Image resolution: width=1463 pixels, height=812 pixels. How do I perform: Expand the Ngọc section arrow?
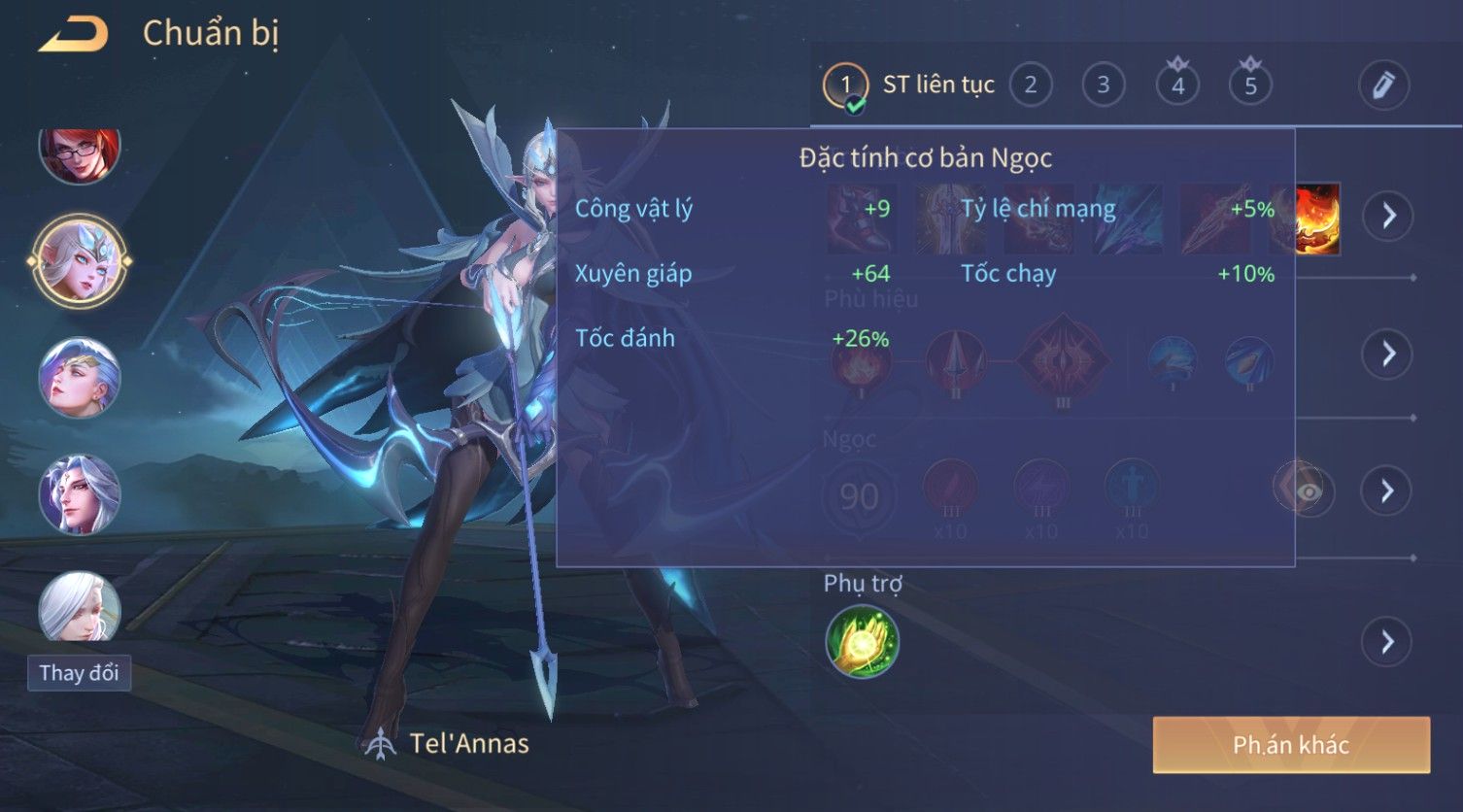(1387, 491)
